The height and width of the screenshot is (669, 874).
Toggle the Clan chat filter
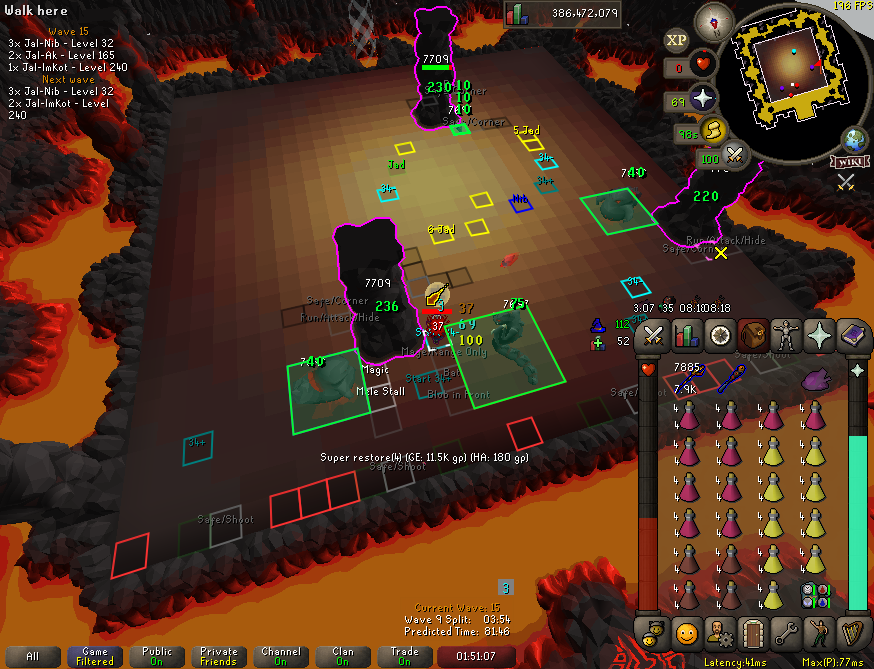click(x=343, y=656)
